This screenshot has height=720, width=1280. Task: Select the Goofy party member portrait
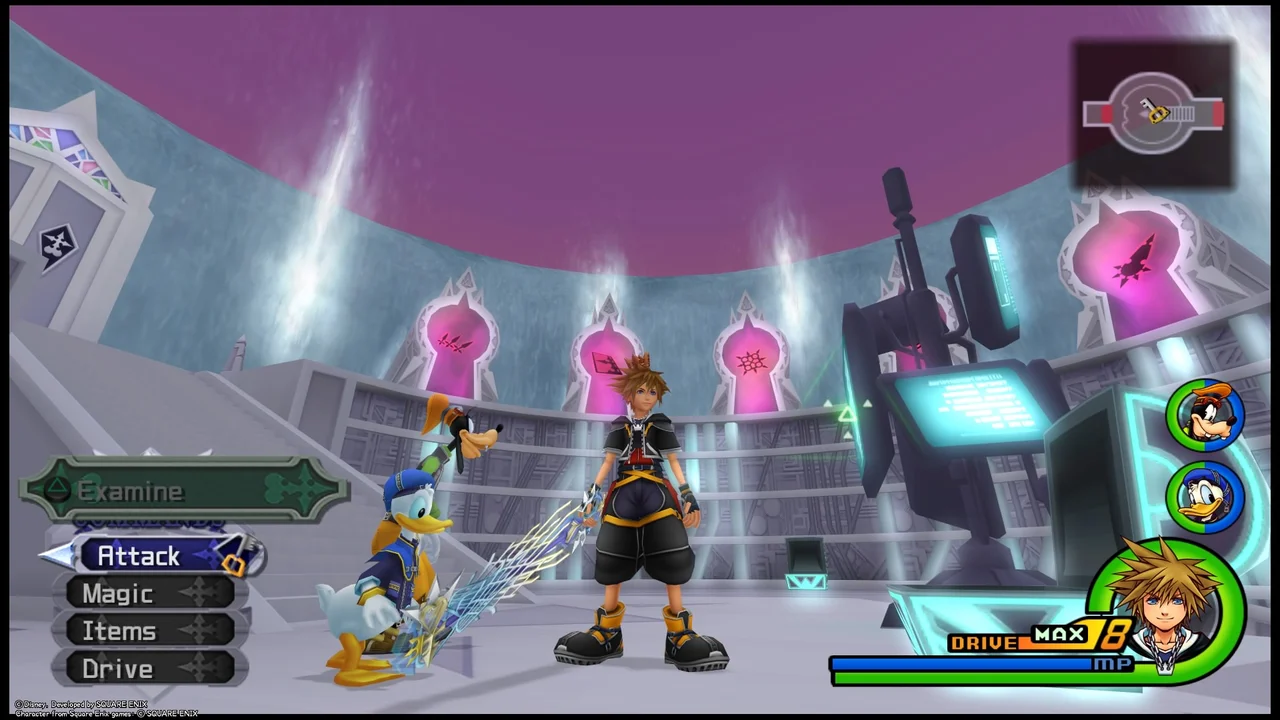tap(1205, 414)
